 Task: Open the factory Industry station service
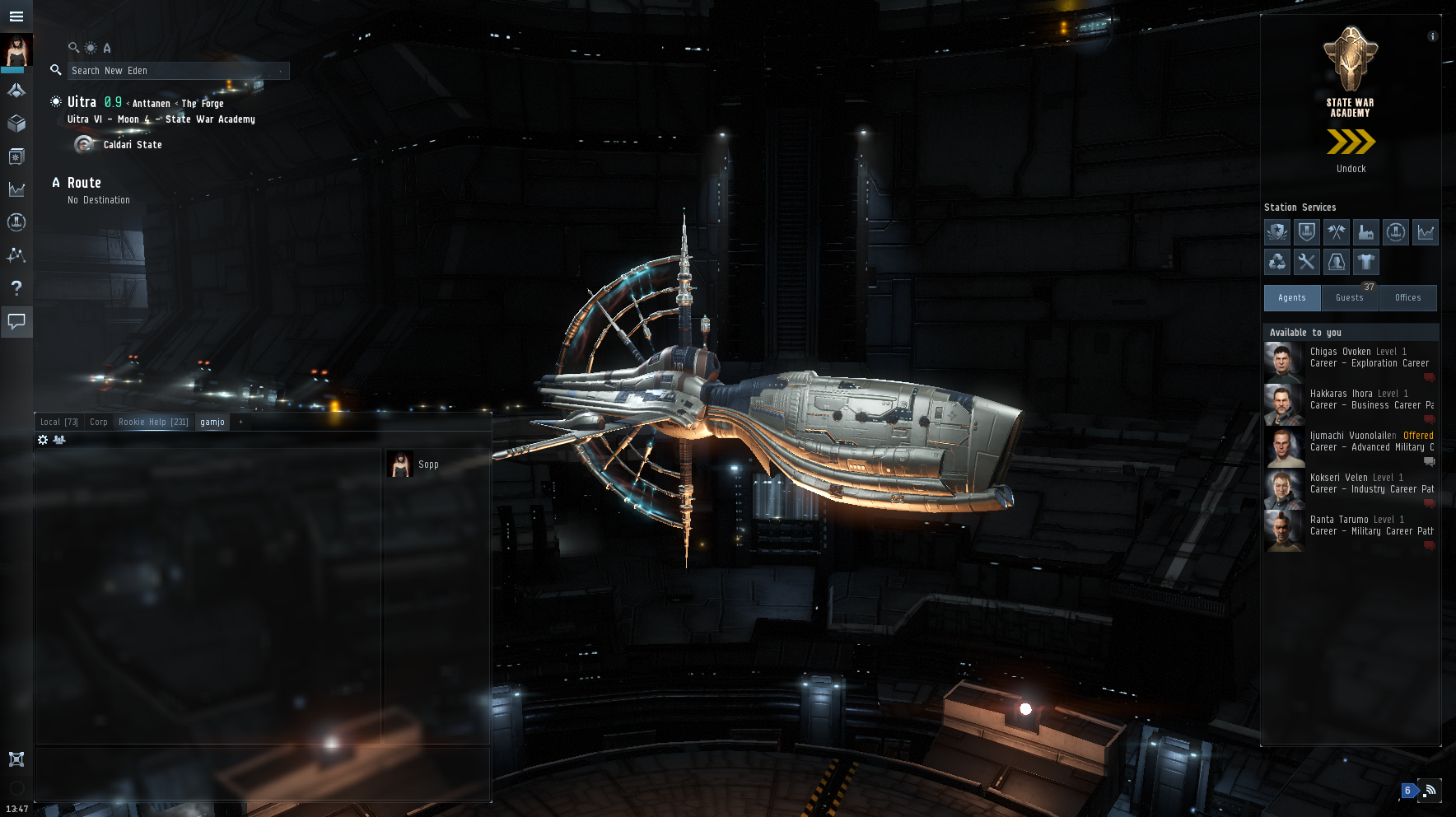1365,232
